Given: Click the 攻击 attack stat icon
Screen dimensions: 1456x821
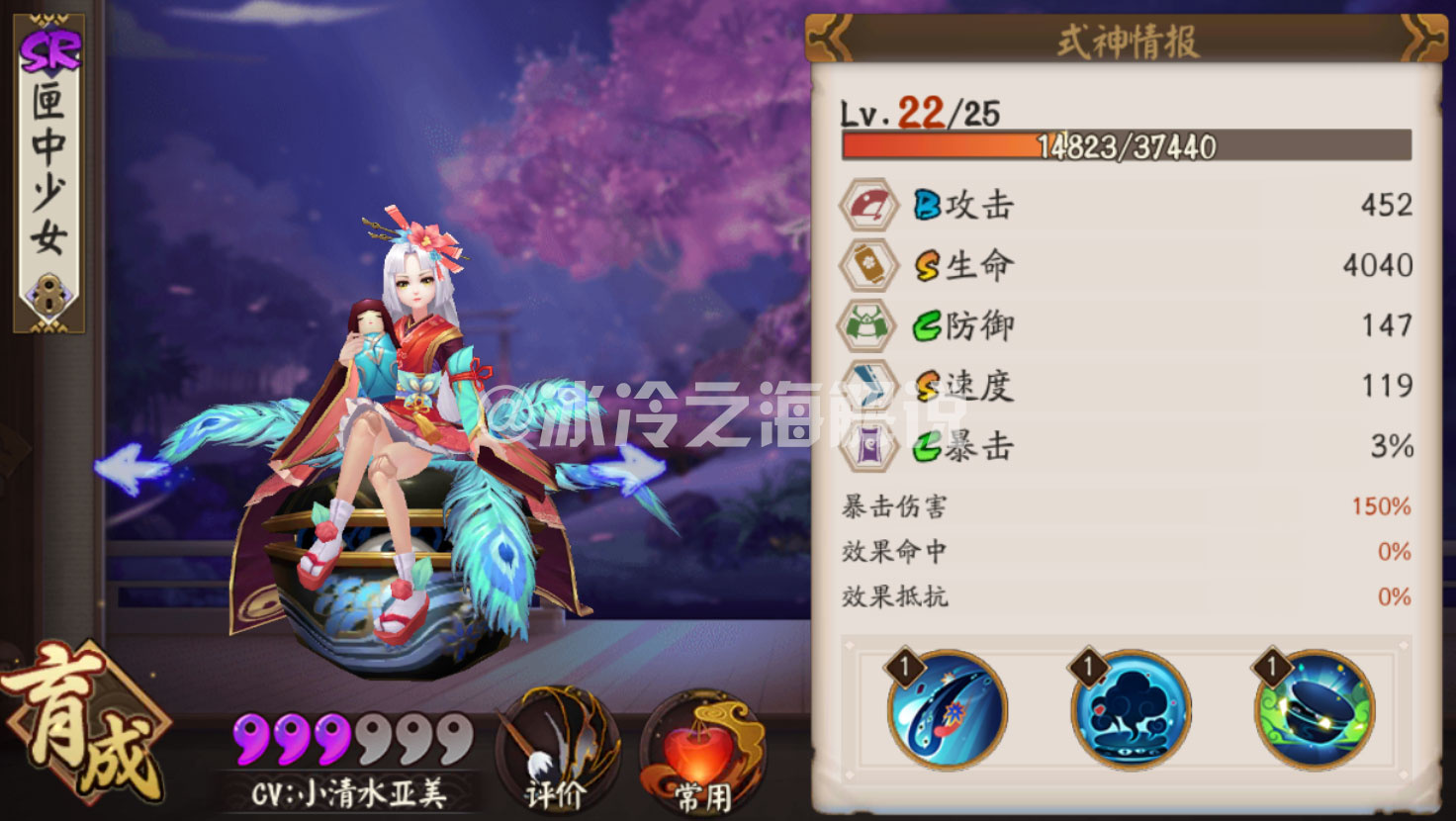Looking at the screenshot, I should [867, 204].
